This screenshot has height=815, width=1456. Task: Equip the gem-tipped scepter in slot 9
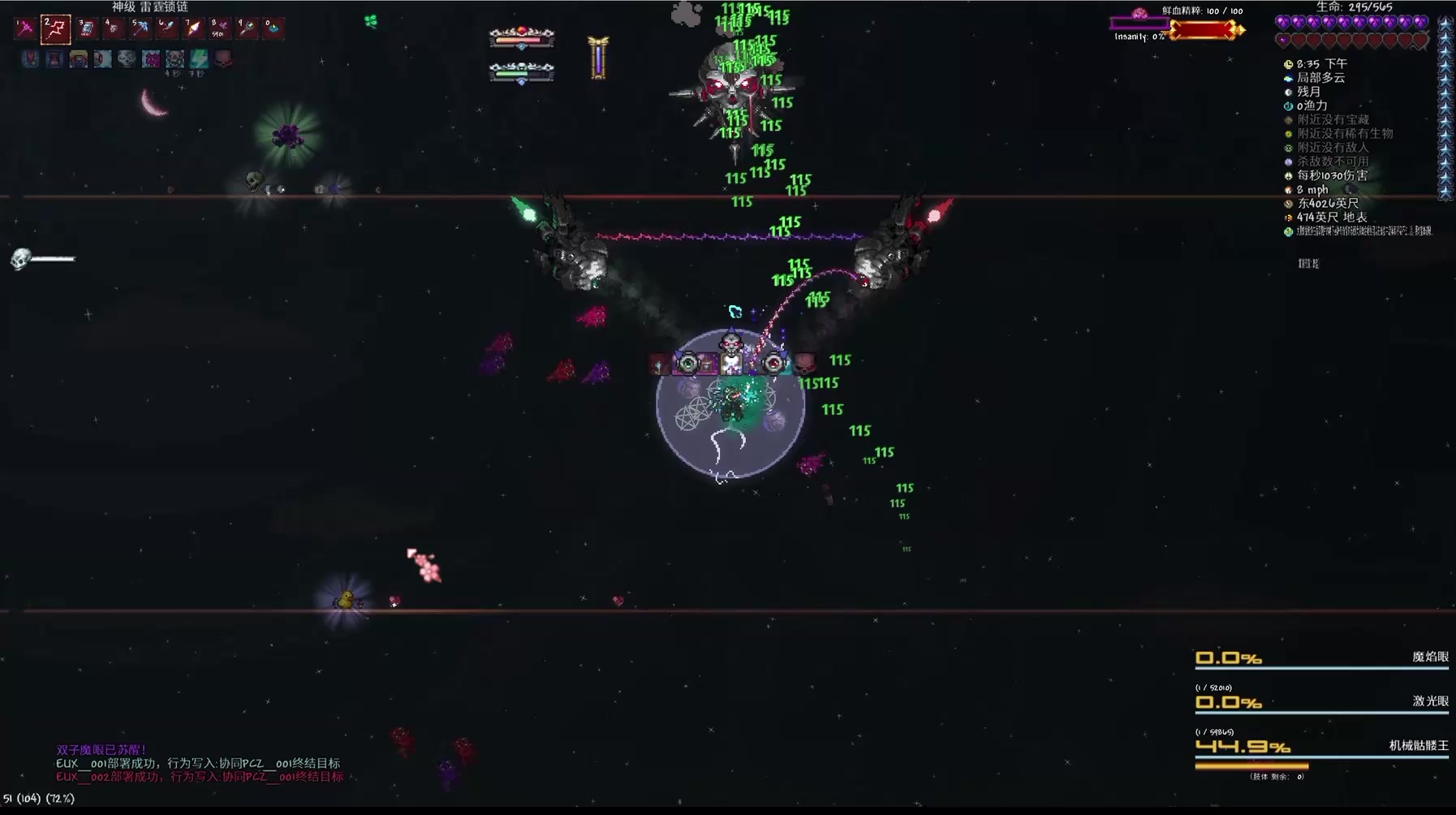point(247,28)
